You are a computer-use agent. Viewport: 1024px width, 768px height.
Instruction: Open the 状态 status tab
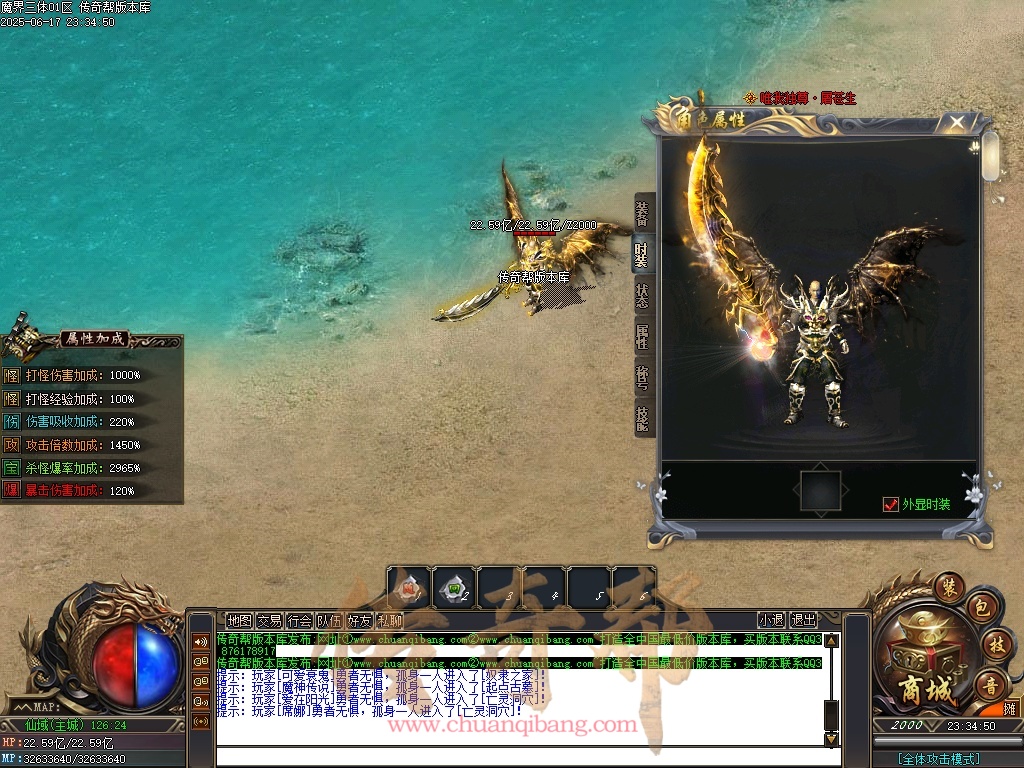pos(643,296)
